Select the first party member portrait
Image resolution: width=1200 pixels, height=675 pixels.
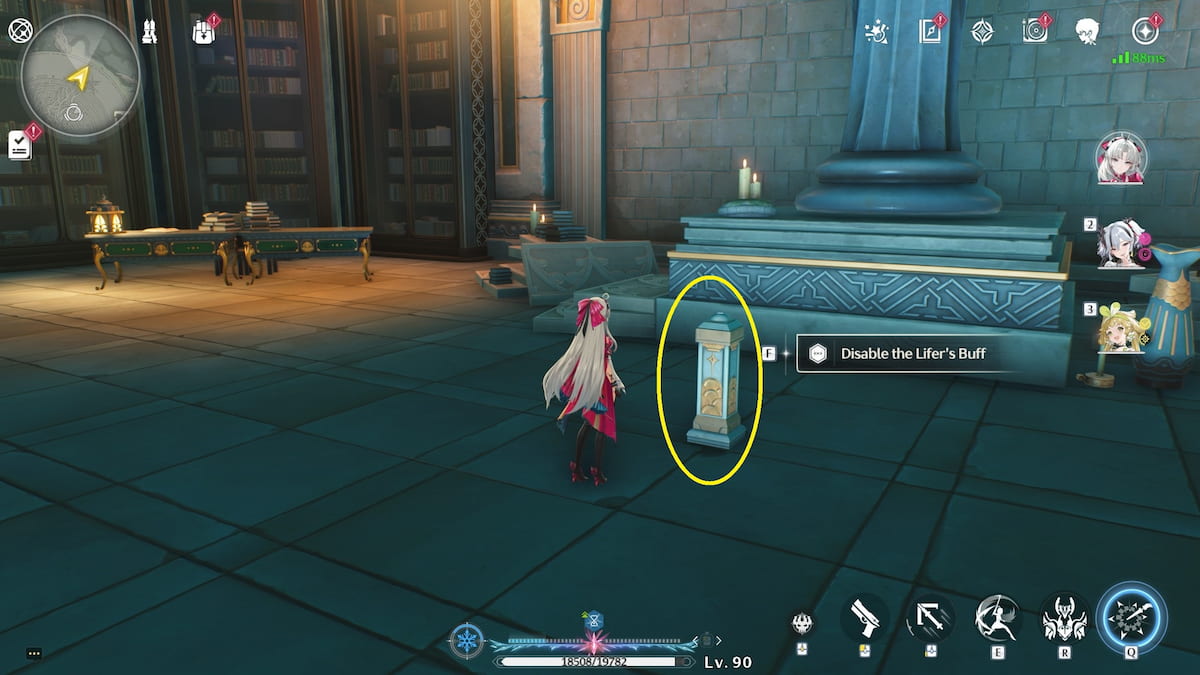coord(1122,159)
